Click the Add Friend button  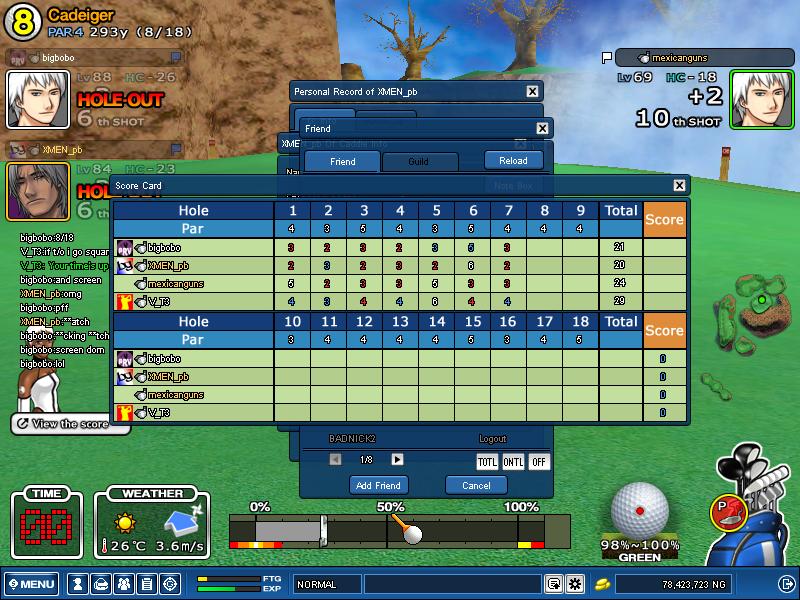point(379,485)
